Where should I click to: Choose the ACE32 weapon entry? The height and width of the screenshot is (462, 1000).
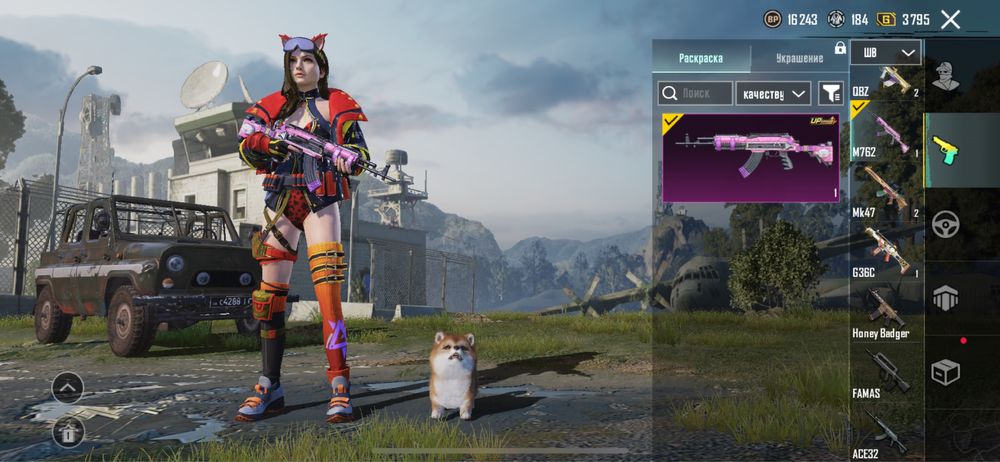886,430
